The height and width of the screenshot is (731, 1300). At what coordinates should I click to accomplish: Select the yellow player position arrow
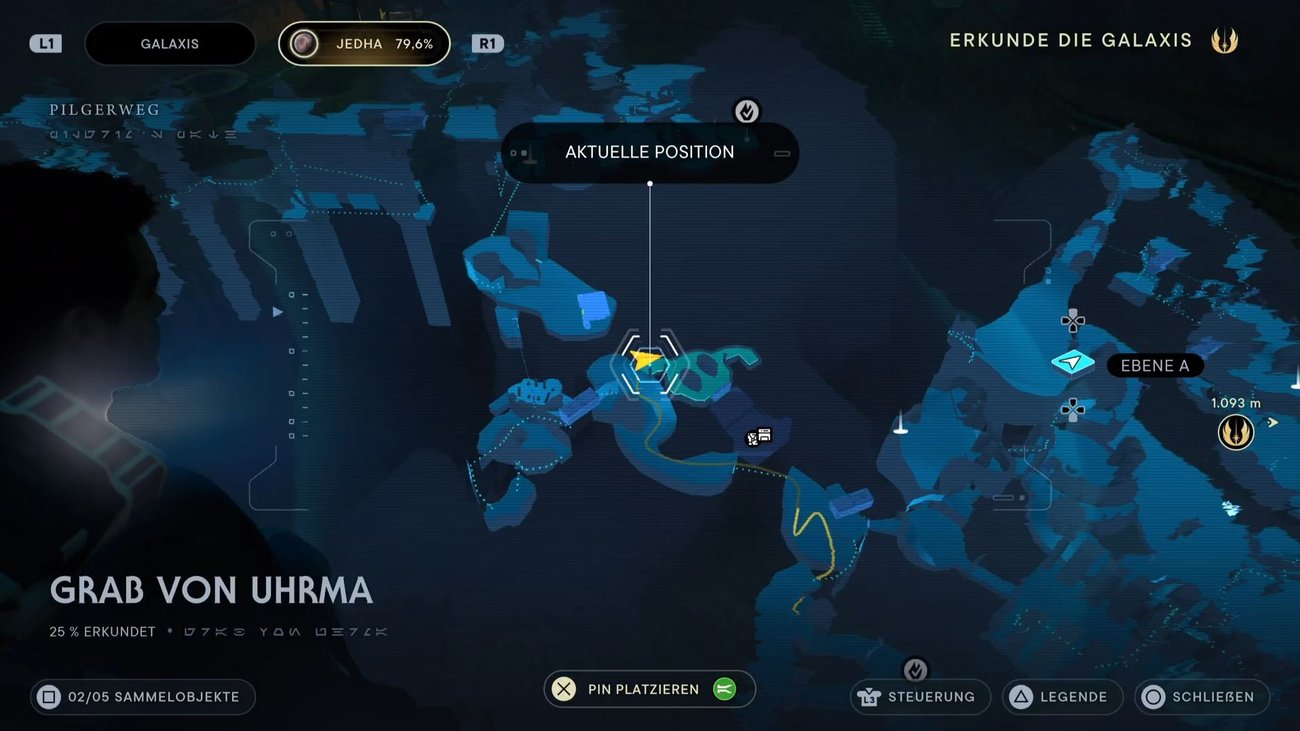[x=647, y=358]
